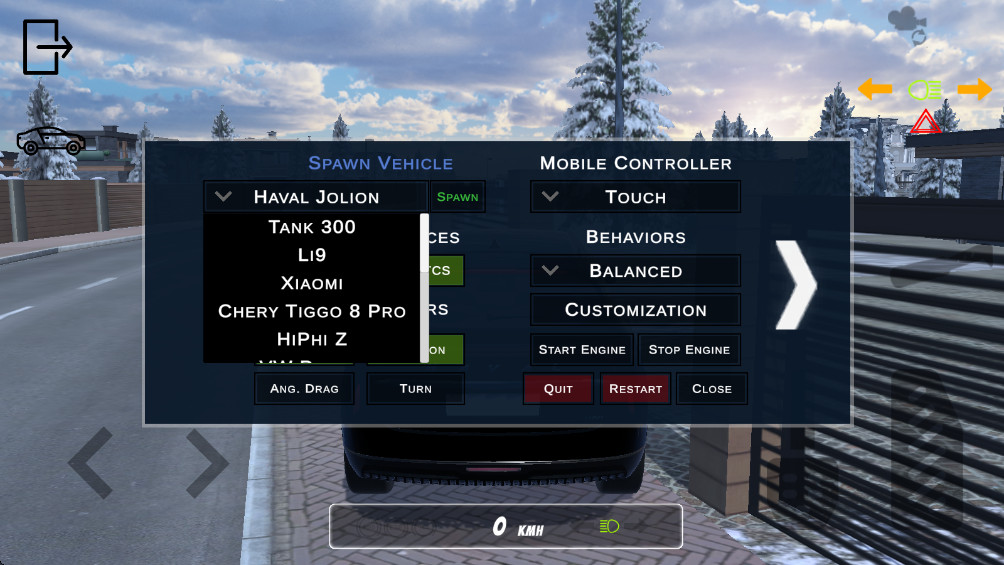Choose HiPhi Z from the list
Image resolution: width=1004 pixels, height=565 pixels.
coord(312,339)
